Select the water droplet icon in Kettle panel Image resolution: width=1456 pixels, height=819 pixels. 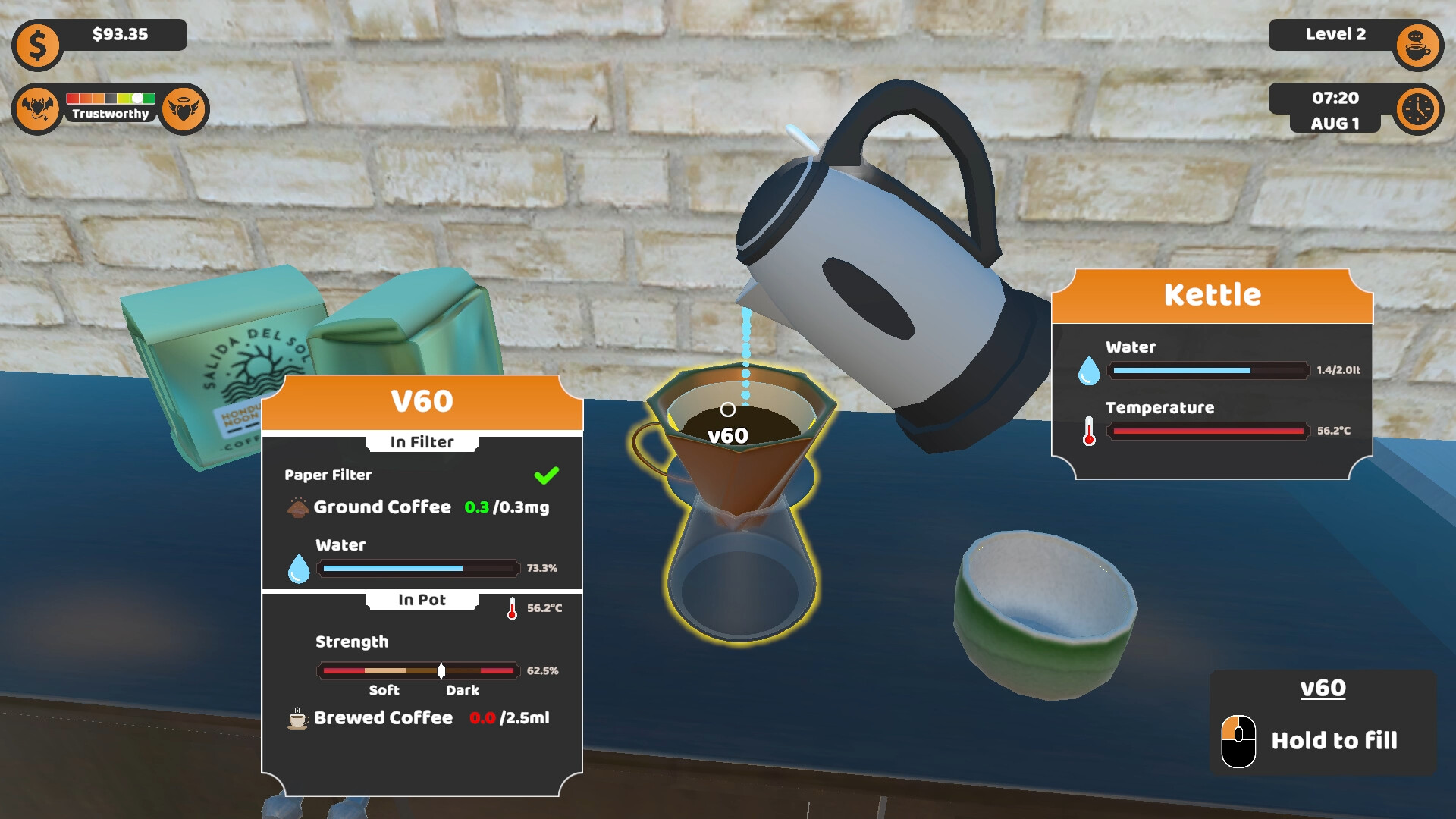coord(1090,372)
